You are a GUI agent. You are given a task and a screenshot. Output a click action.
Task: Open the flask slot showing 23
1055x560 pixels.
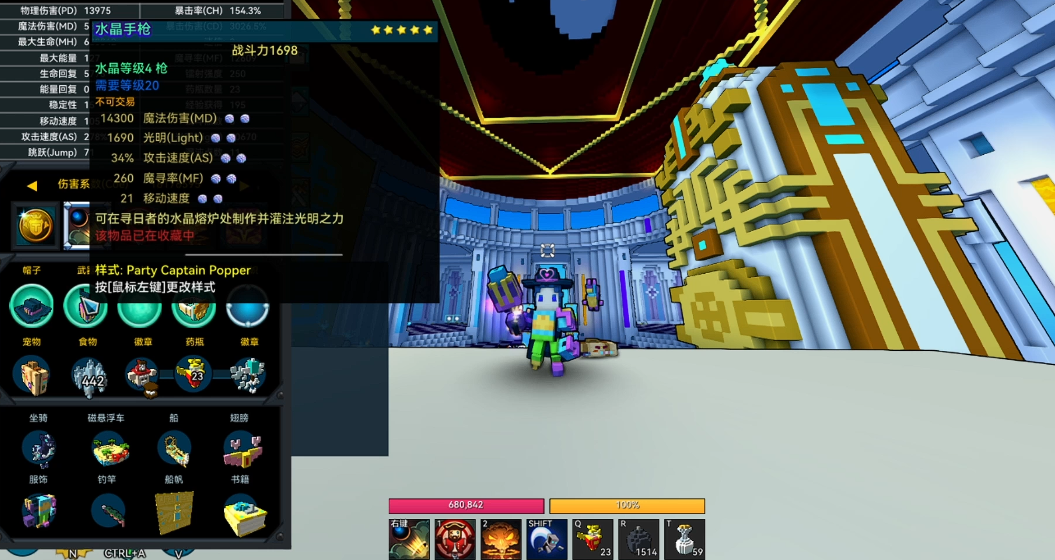[193, 375]
